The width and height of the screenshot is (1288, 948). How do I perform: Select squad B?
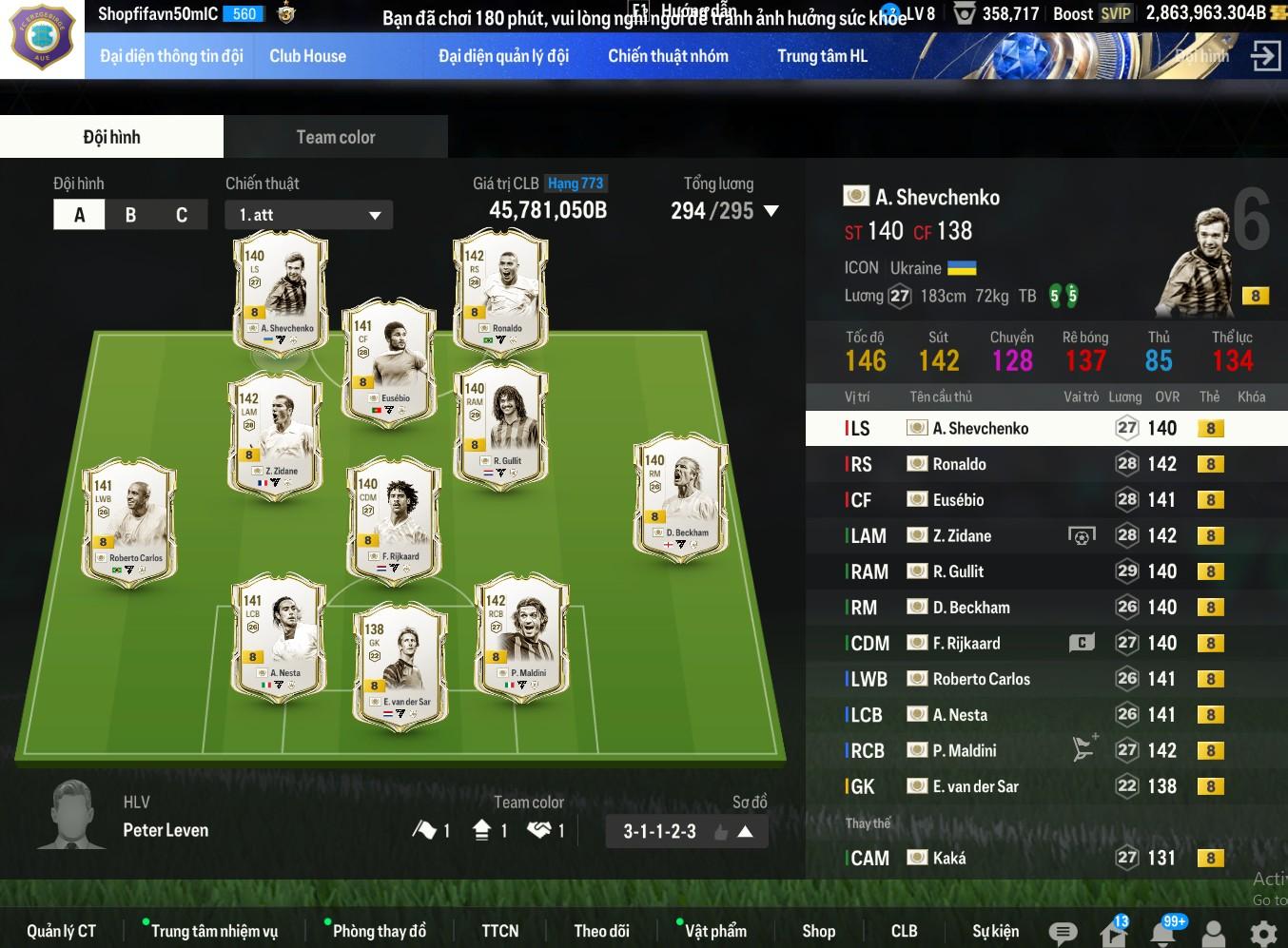tap(130, 215)
